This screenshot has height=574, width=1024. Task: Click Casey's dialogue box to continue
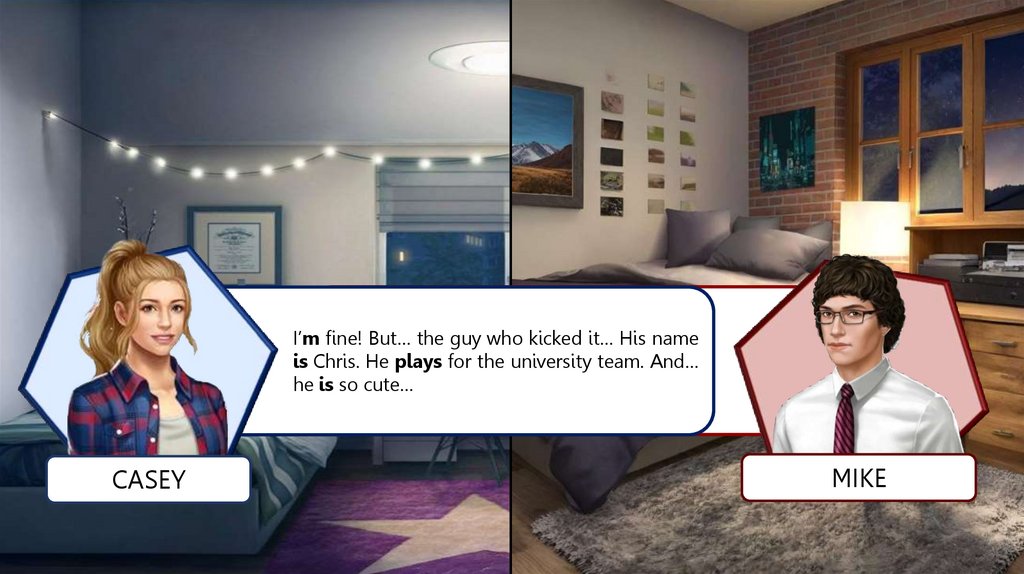[495, 360]
